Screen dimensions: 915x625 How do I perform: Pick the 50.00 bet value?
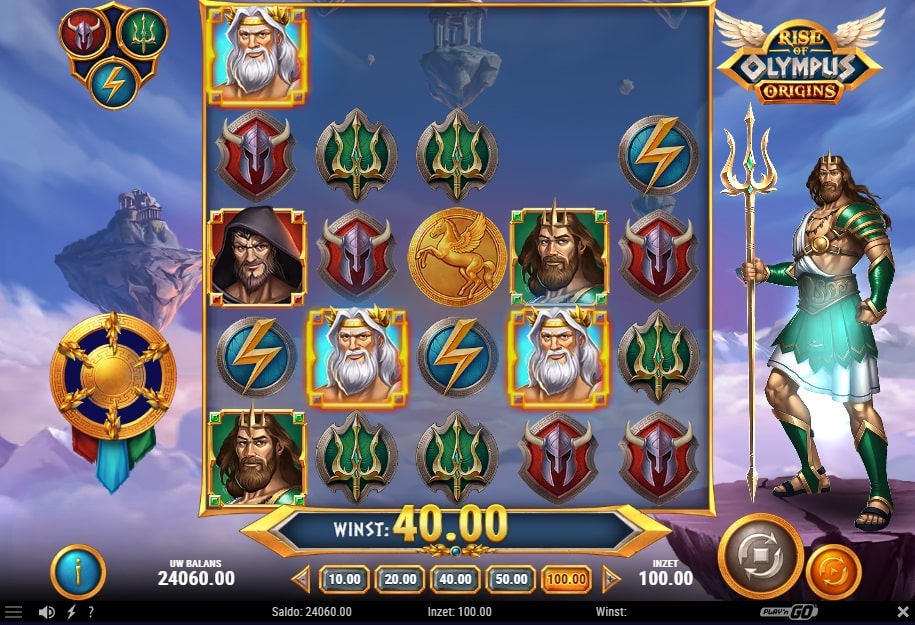[x=510, y=578]
